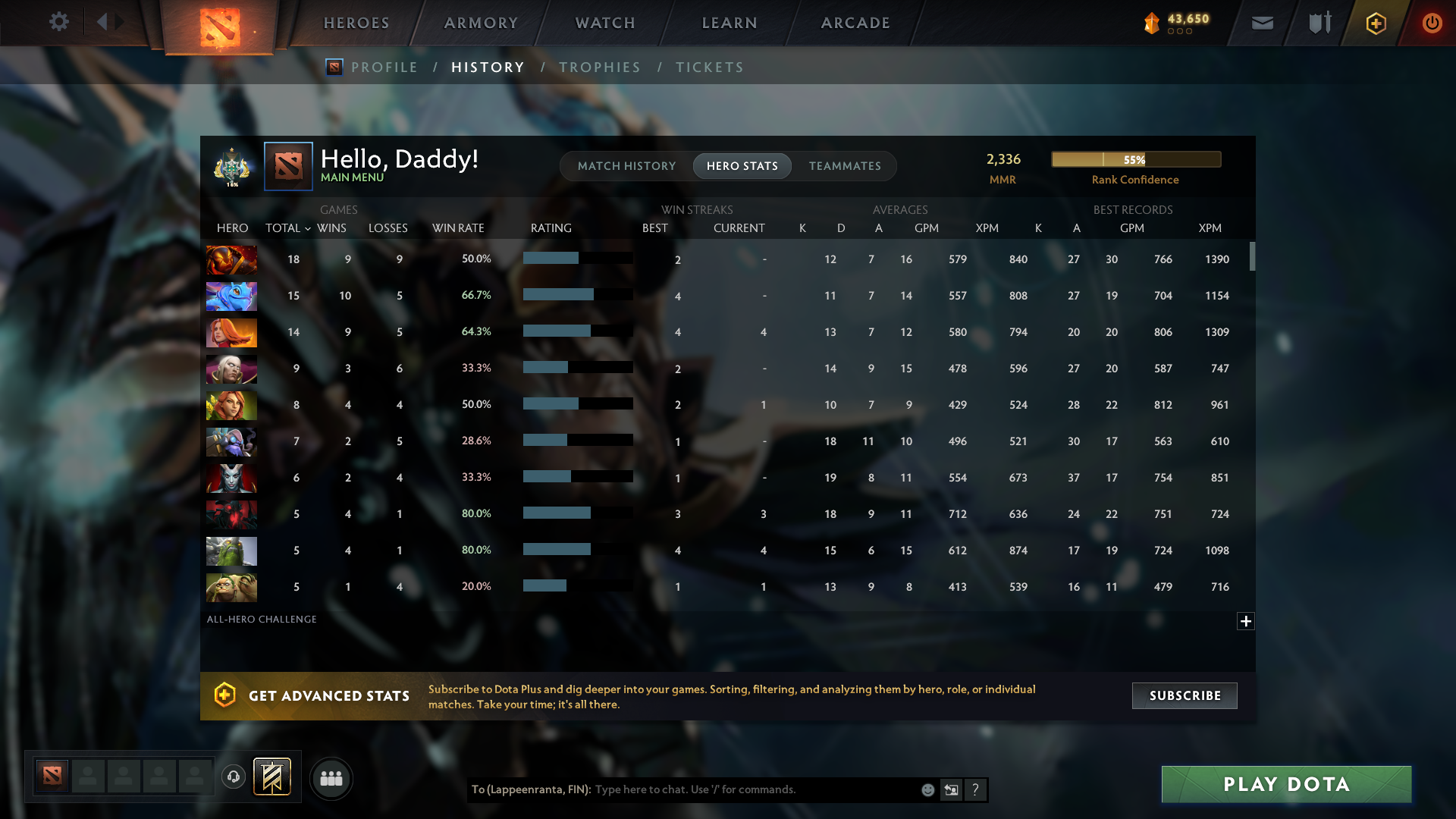
Task: Click the power off button
Action: [x=1432, y=23]
